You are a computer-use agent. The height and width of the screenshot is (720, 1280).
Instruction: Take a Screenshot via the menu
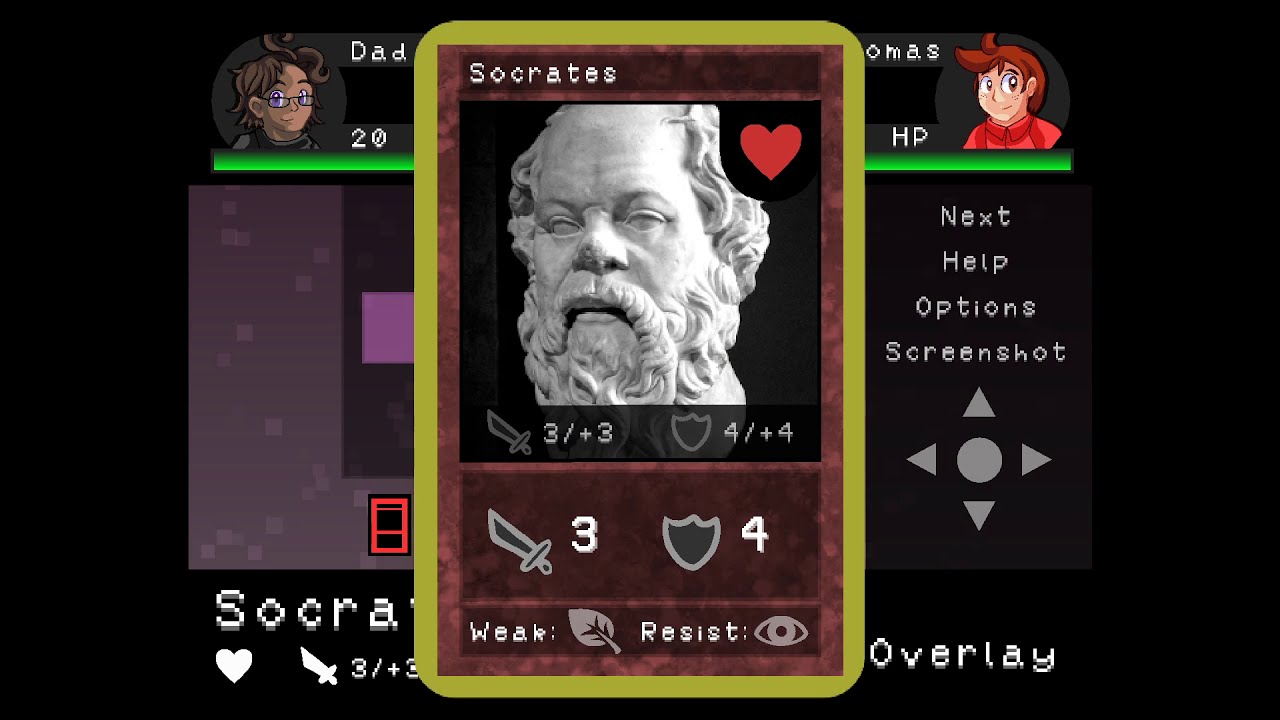coord(975,352)
